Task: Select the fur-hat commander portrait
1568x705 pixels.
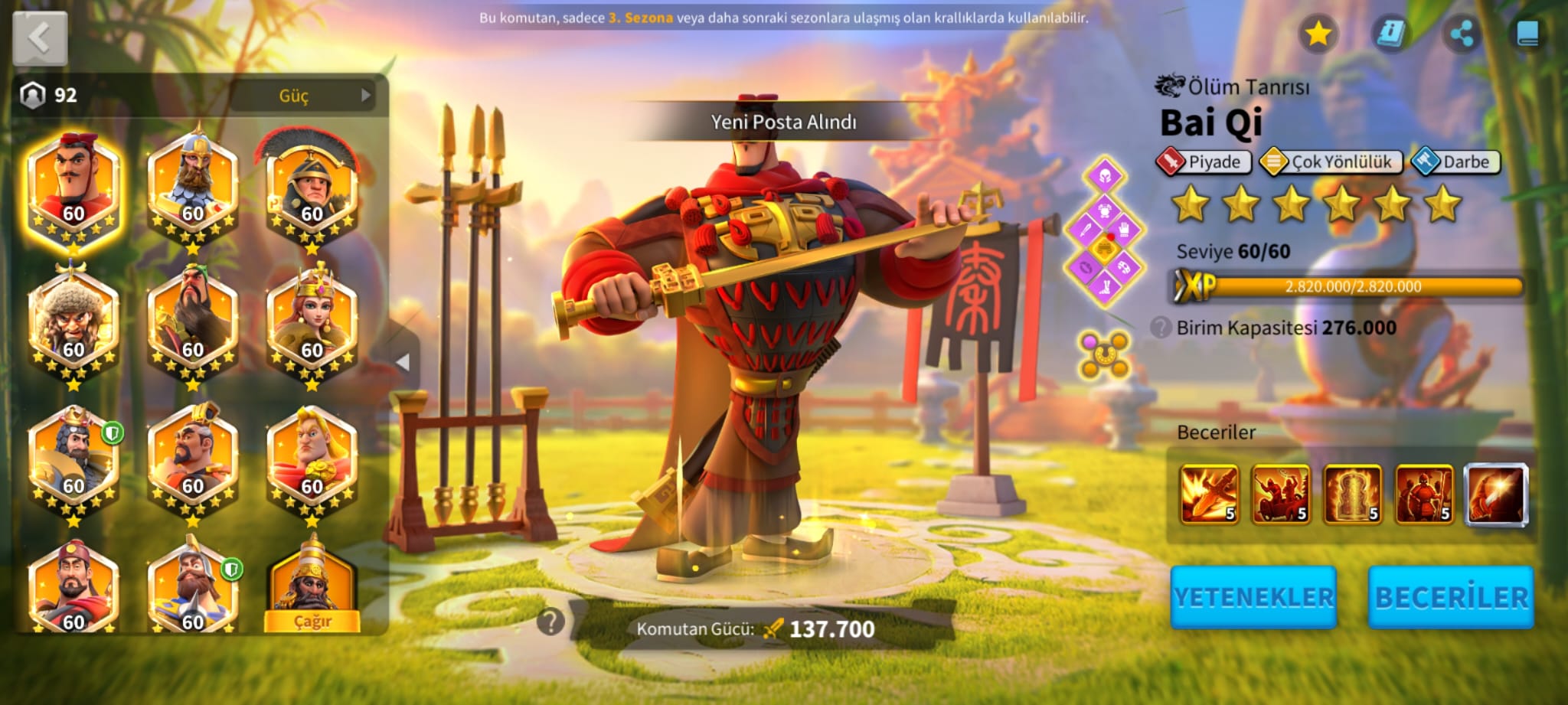Action: [x=73, y=325]
